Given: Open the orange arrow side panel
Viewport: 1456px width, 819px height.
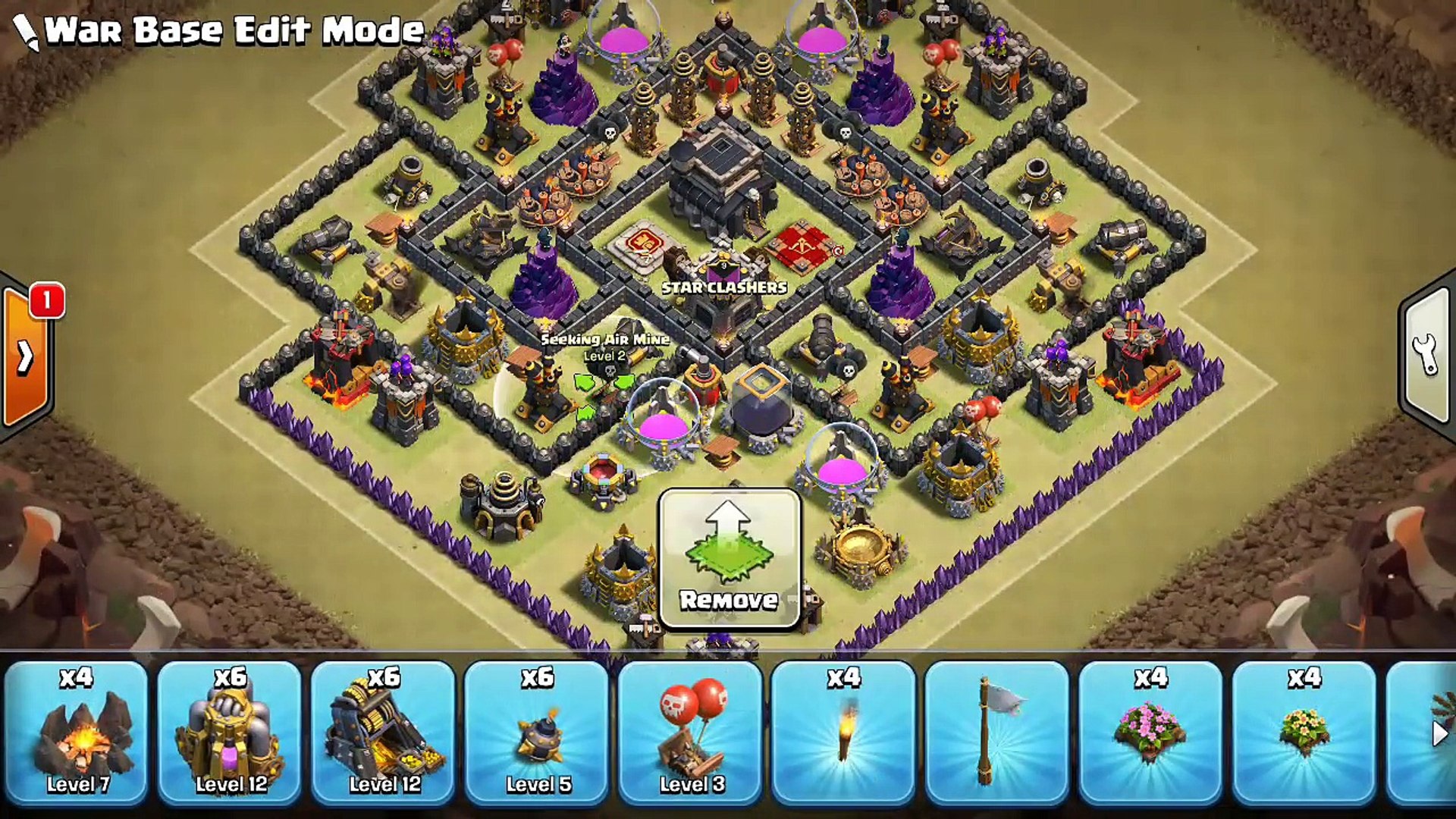Looking at the screenshot, I should [26, 356].
